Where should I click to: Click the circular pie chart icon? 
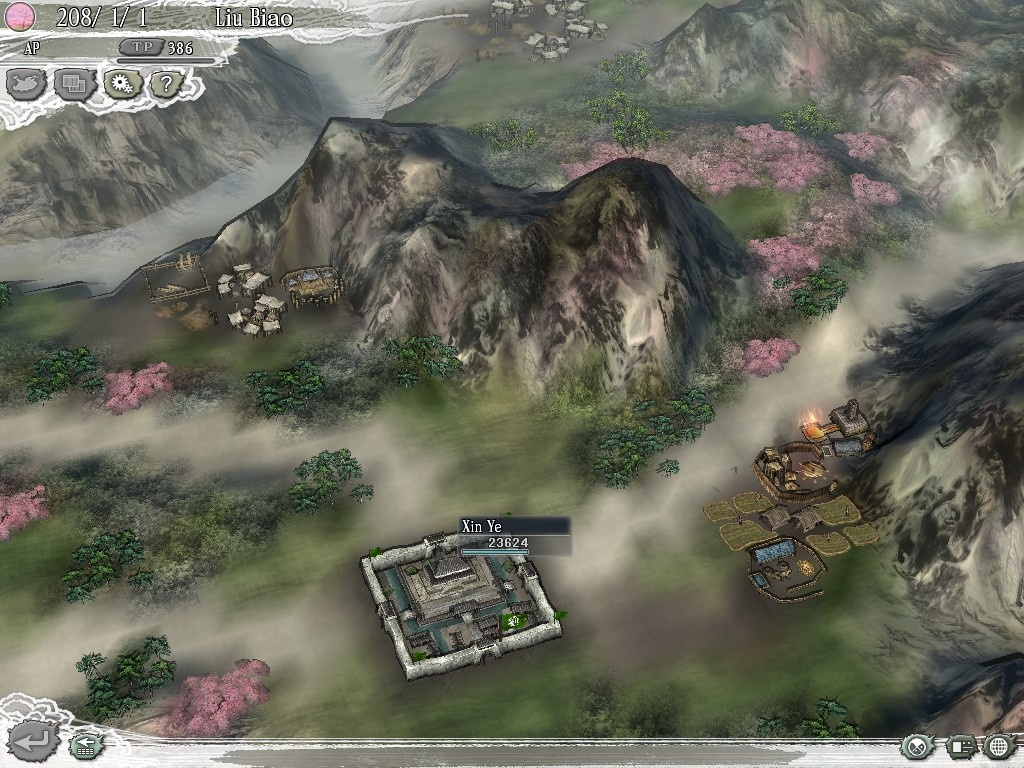915,746
